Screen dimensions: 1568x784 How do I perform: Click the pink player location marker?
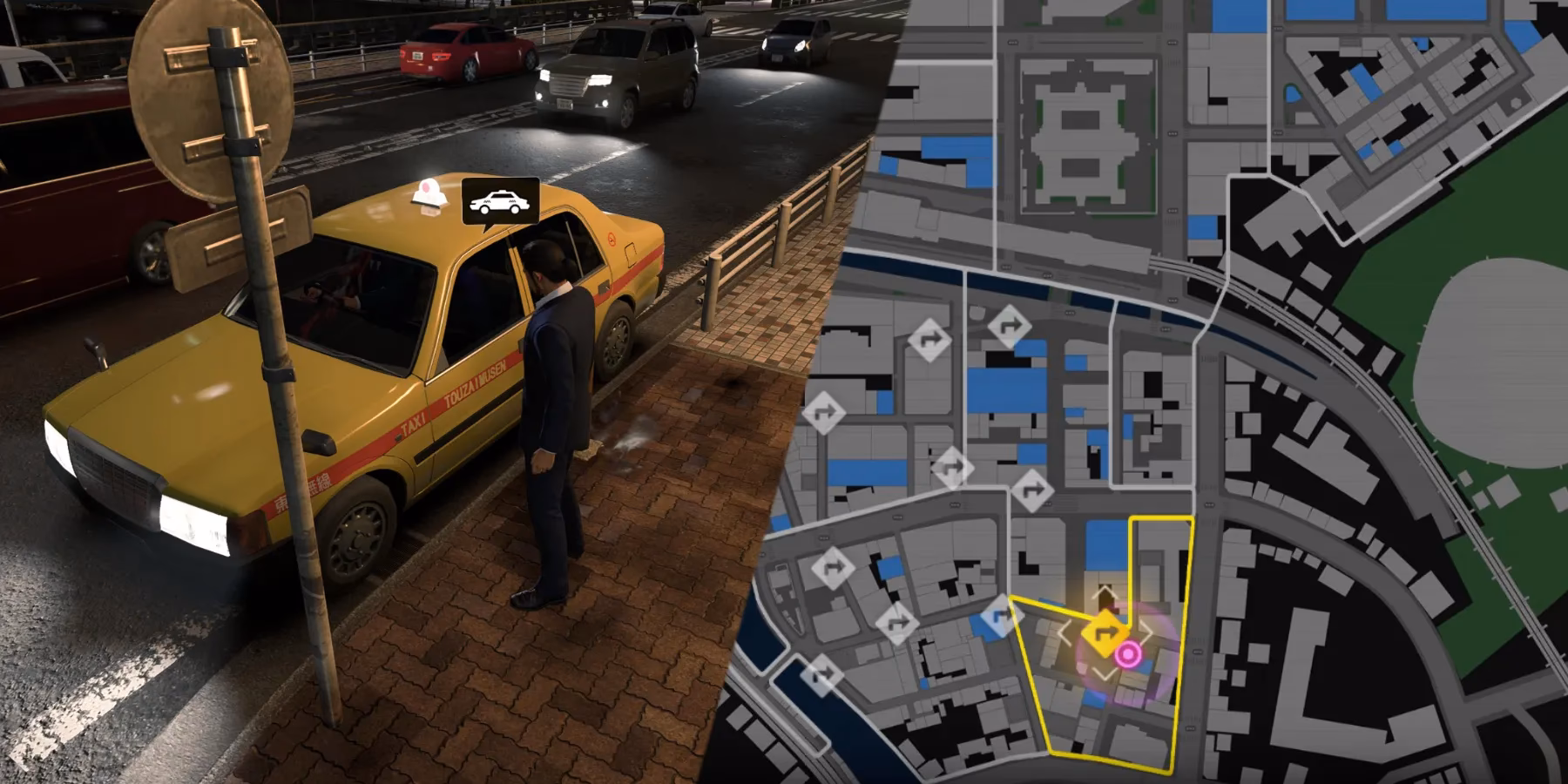(x=1128, y=653)
